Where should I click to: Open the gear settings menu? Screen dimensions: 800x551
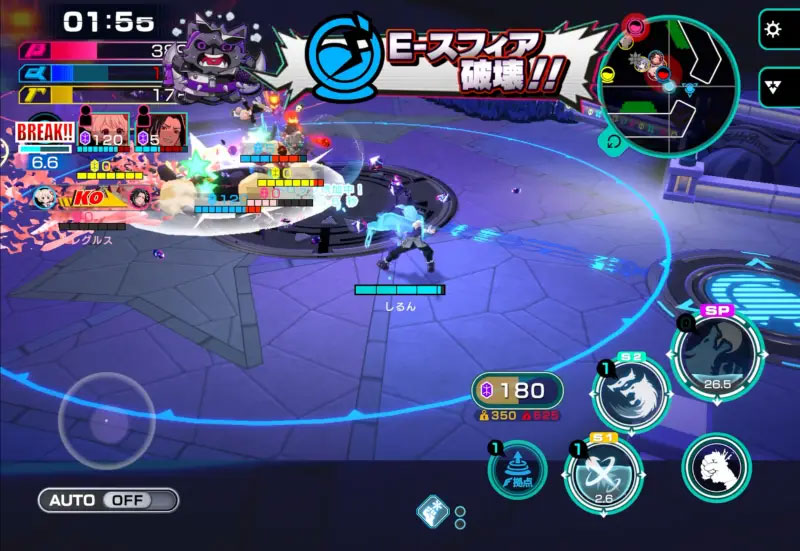click(772, 29)
